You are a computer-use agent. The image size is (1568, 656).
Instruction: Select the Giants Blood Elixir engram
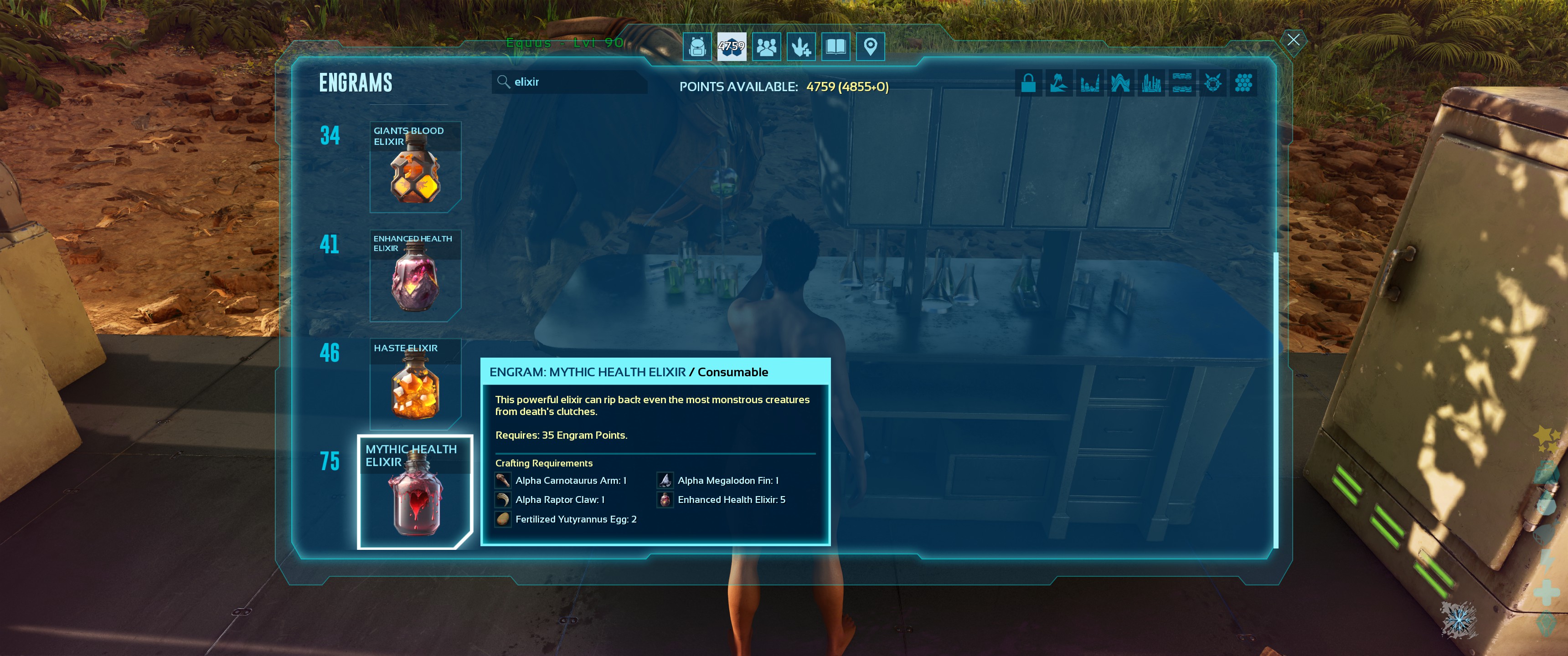click(x=415, y=167)
